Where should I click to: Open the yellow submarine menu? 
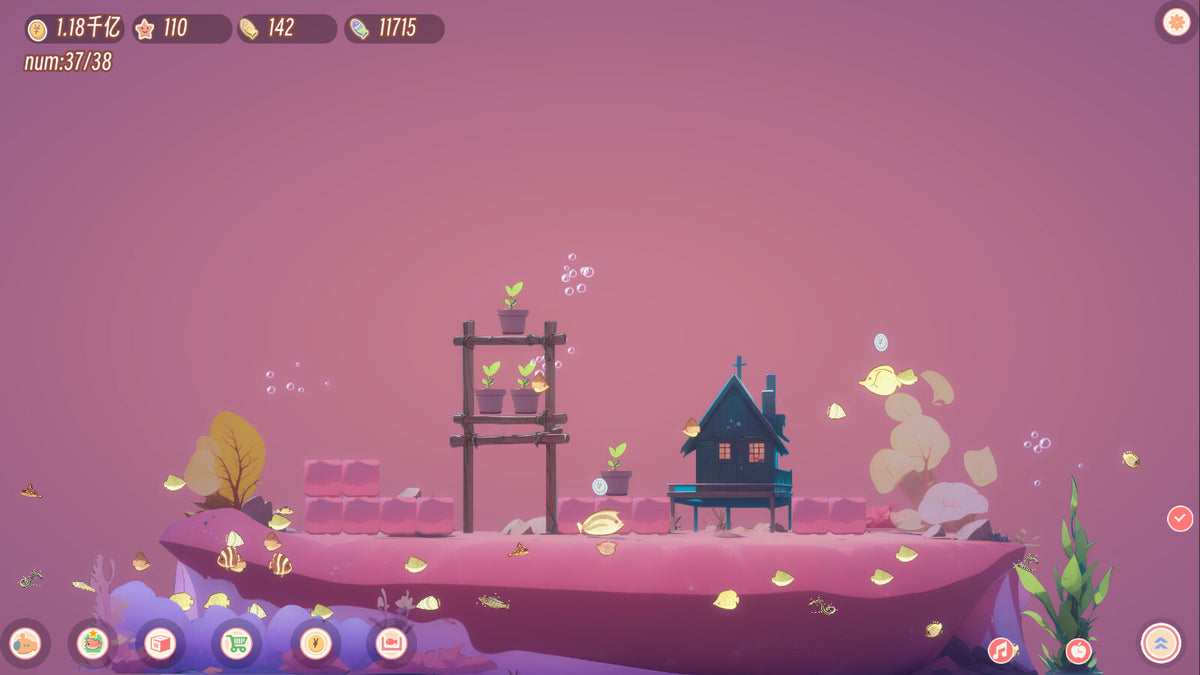coord(23,644)
